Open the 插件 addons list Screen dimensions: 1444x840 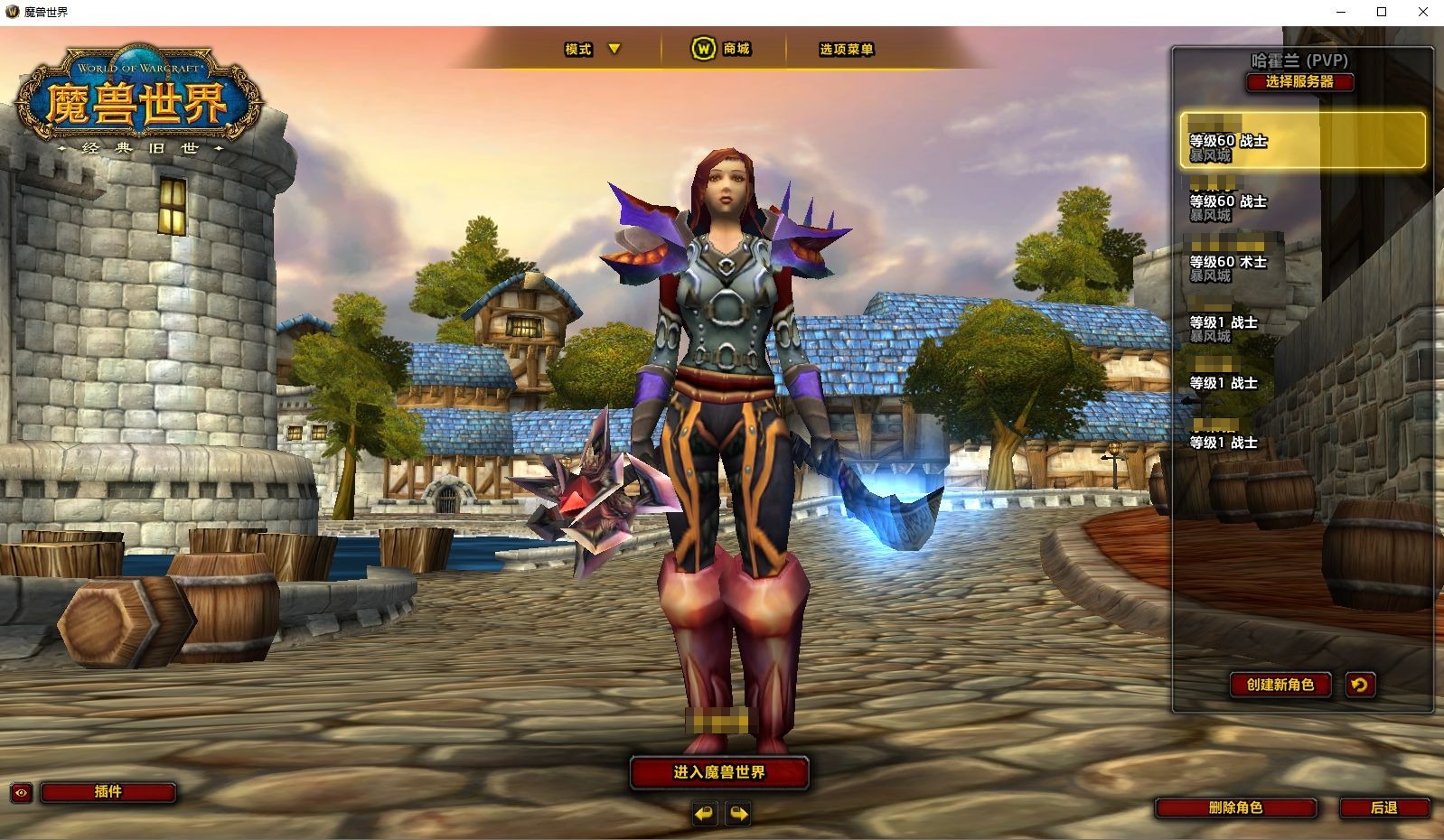point(108,792)
